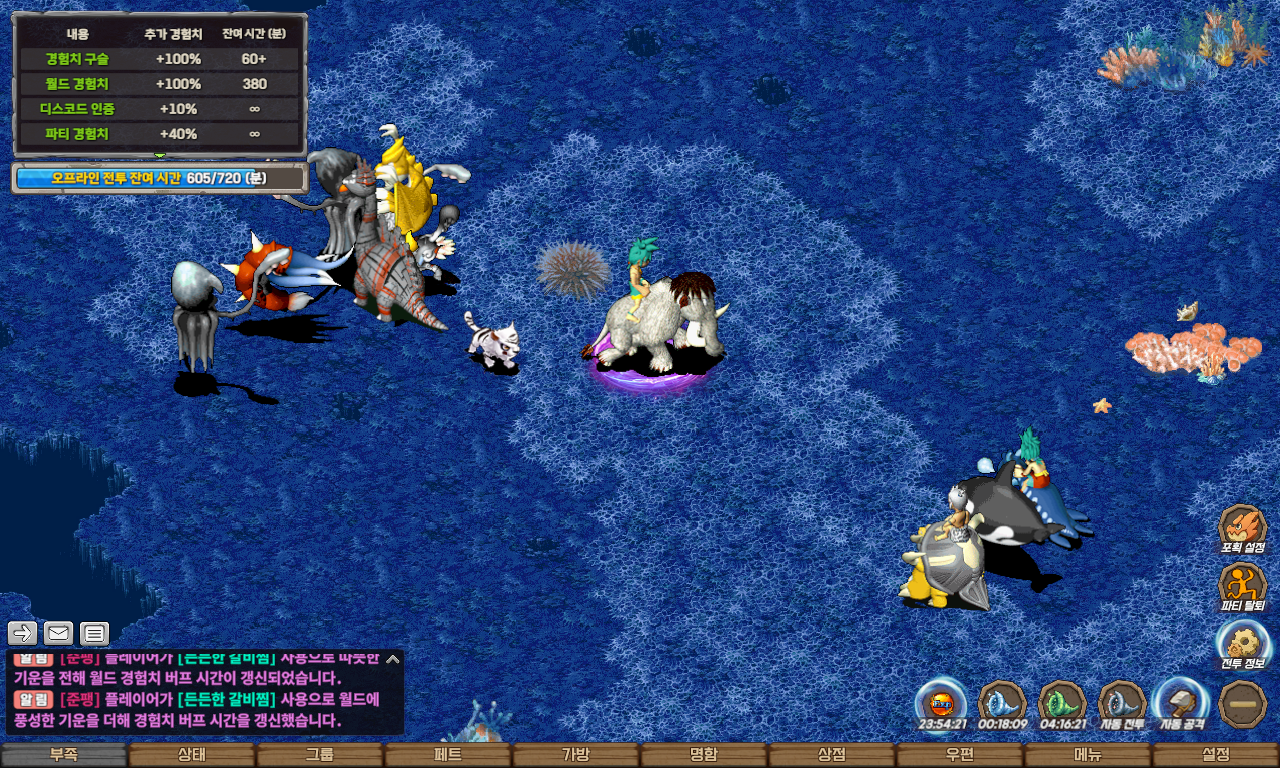Expand the chat log with the caret
This screenshot has height=768, width=1280.
pos(393,659)
